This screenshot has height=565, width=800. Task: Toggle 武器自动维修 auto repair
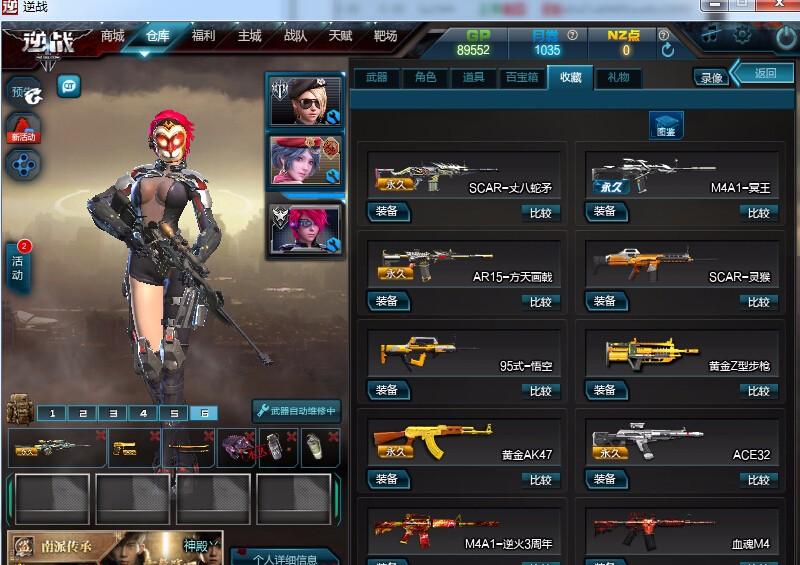tap(296, 411)
